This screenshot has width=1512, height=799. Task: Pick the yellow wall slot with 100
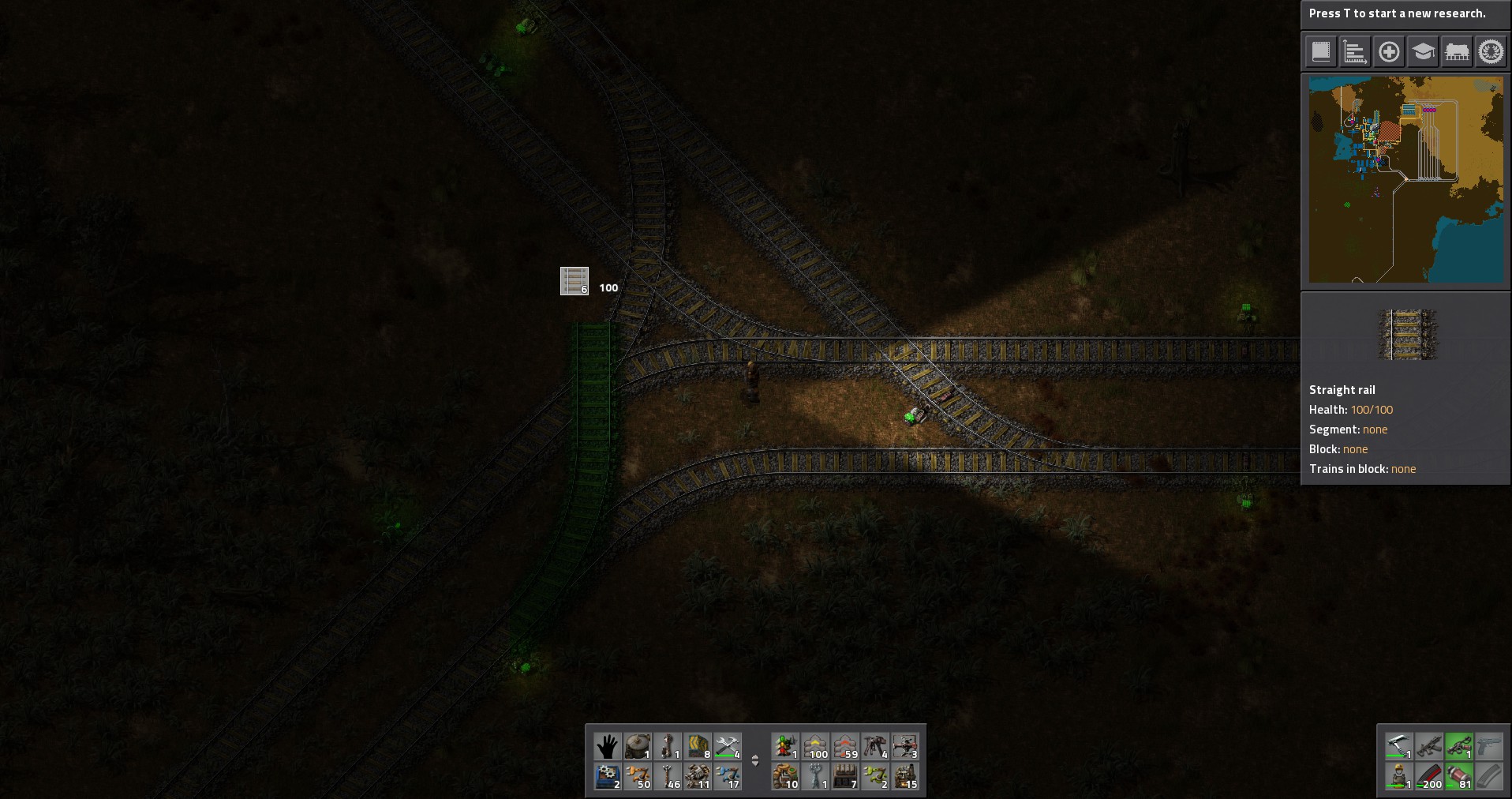[x=815, y=746]
